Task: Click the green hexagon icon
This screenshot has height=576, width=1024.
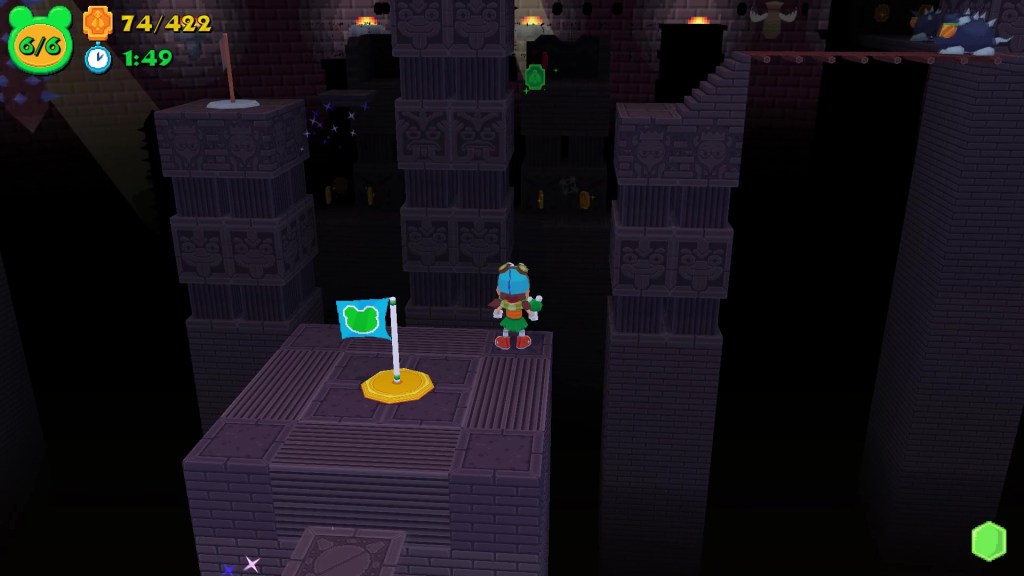Action: click(988, 541)
